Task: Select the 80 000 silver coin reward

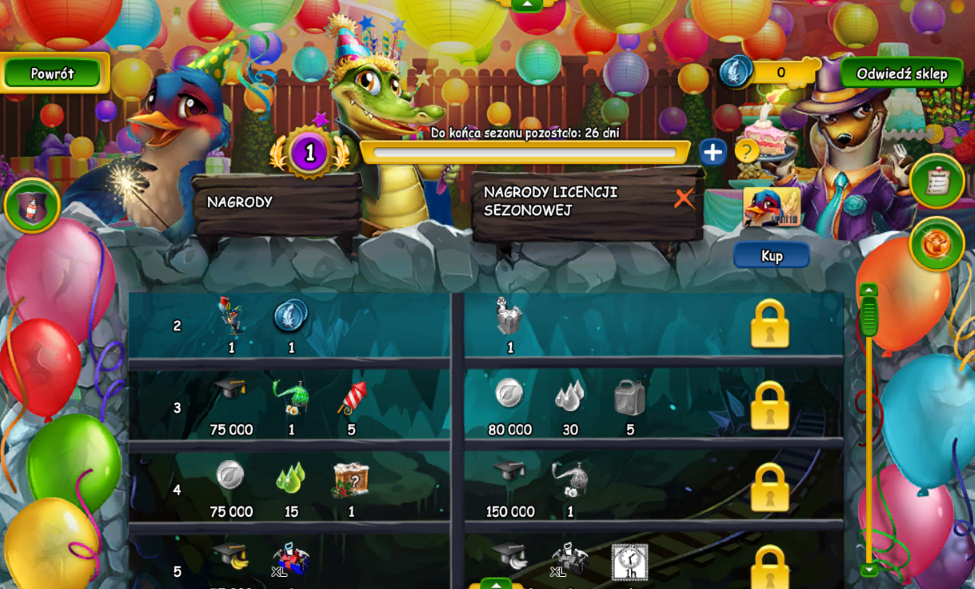Action: 509,394
